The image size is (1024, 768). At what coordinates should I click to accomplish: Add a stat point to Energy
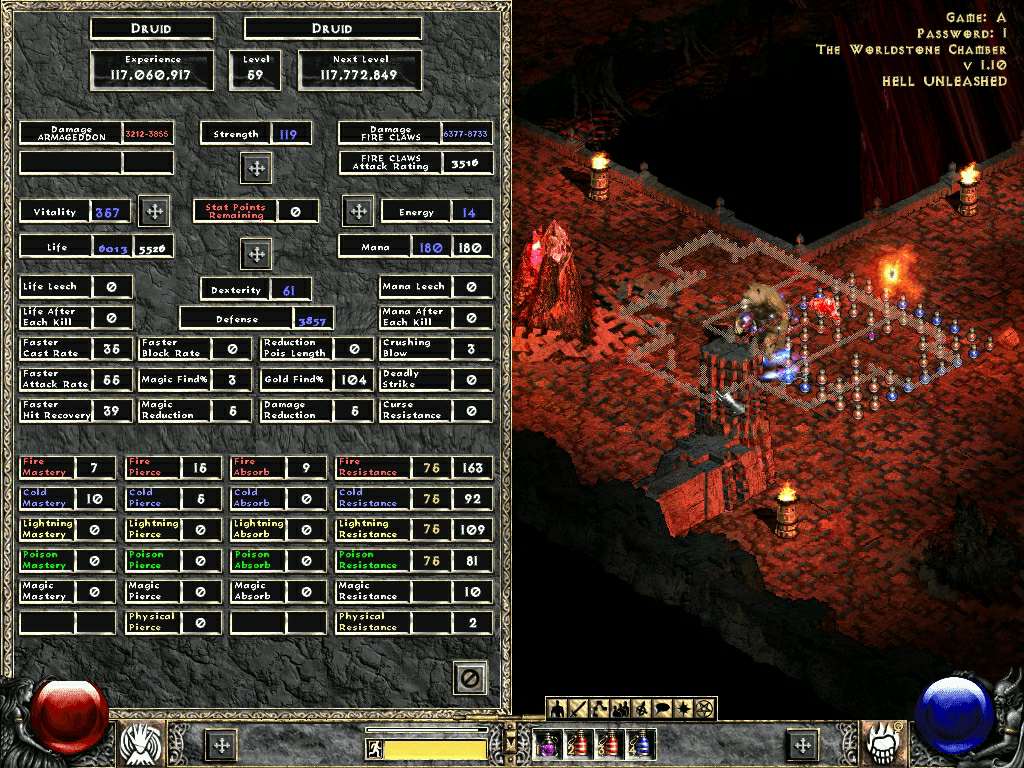point(358,211)
